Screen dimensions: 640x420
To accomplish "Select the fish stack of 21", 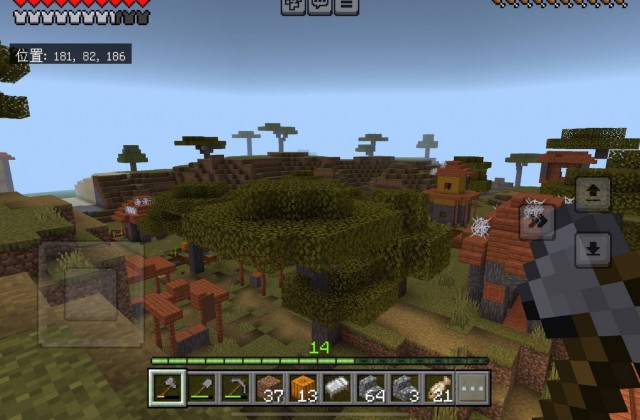I will 440,385.
